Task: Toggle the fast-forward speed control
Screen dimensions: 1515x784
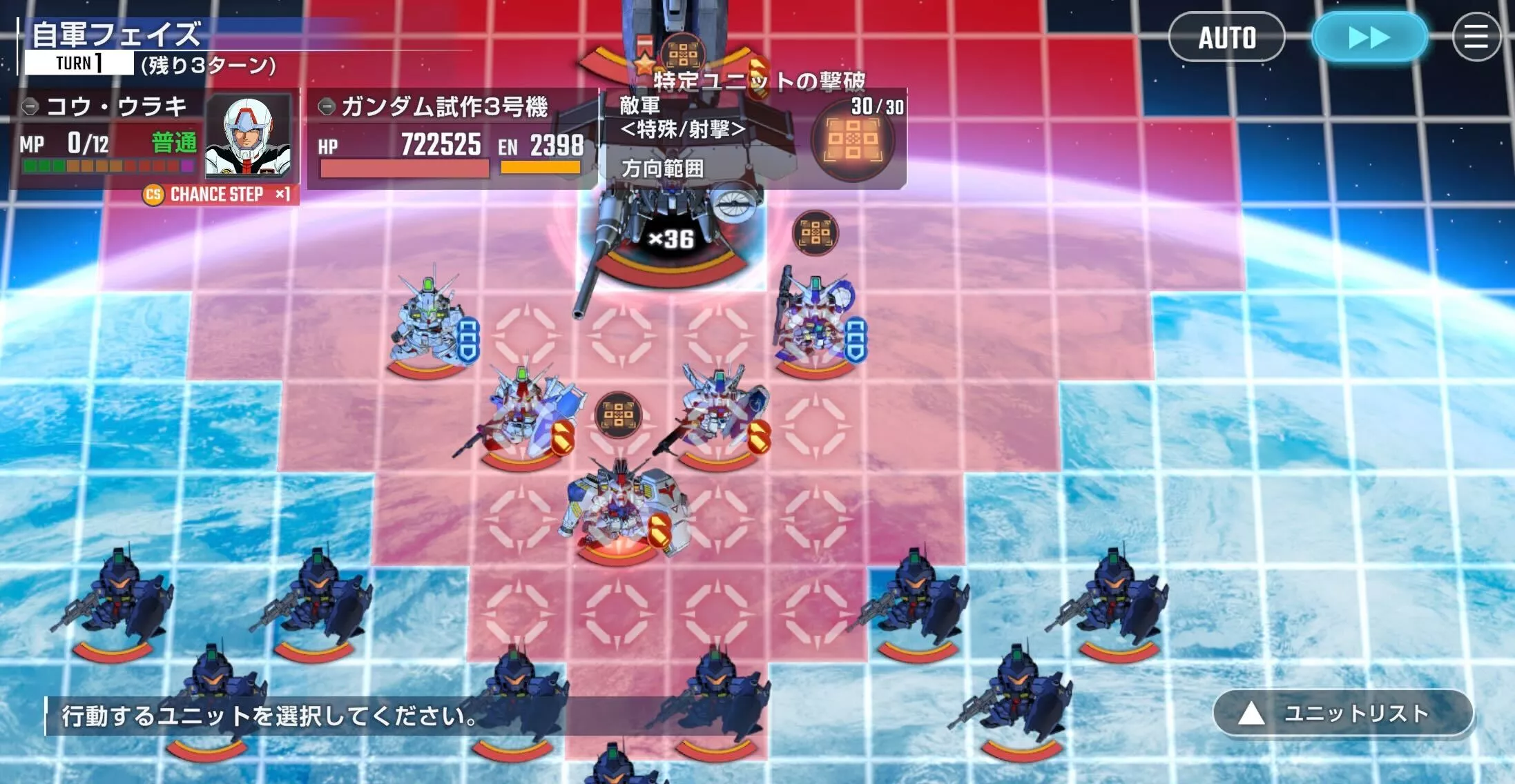Action: click(x=1369, y=38)
